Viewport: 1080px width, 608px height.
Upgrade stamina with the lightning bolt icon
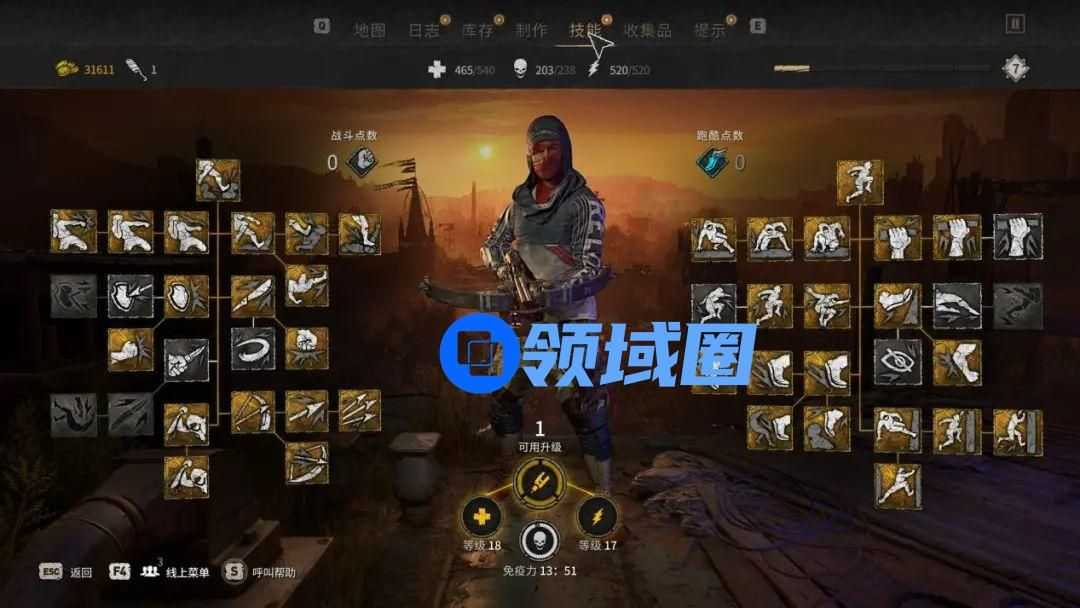click(x=597, y=516)
